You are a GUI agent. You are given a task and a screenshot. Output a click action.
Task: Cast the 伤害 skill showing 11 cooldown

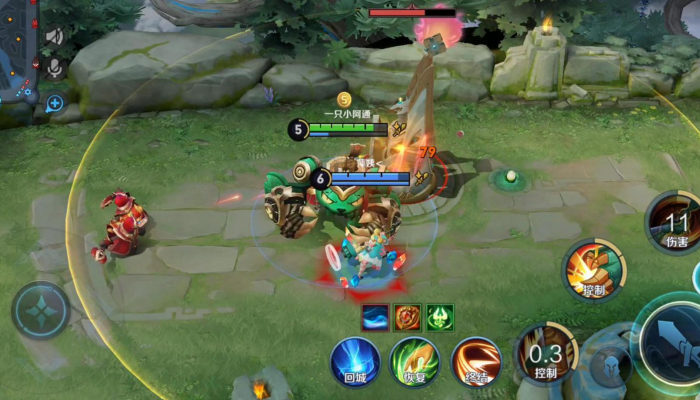(676, 222)
